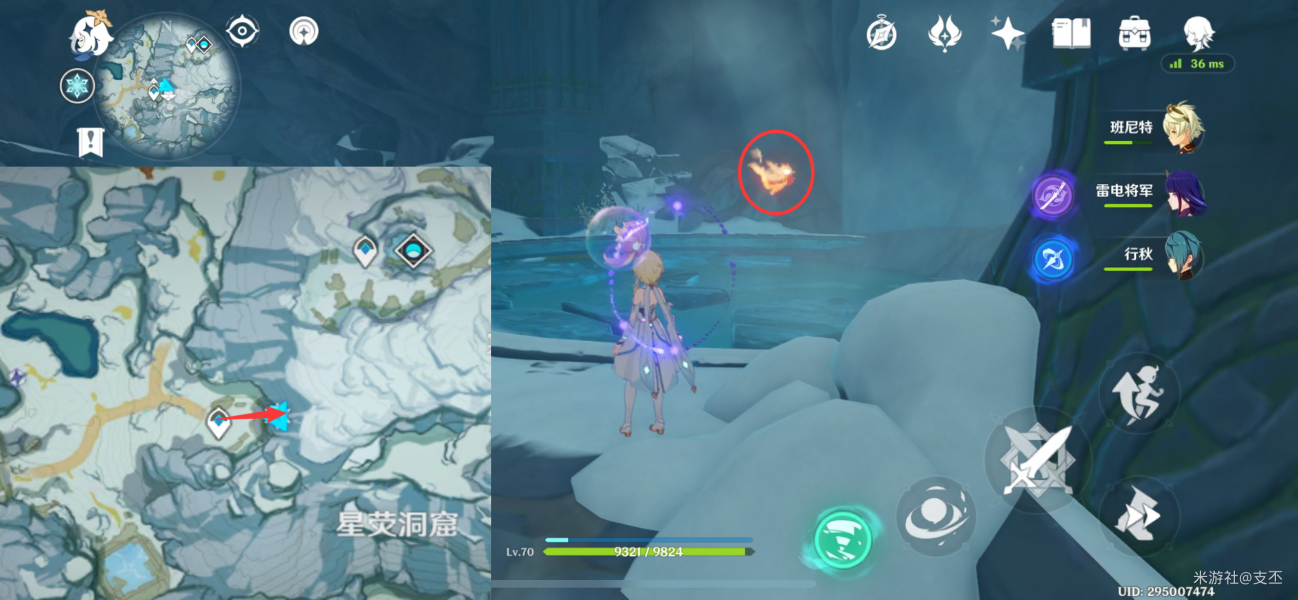Toggle the eye-shaped view icon
Viewport: 1298px width, 600px height.
click(242, 32)
